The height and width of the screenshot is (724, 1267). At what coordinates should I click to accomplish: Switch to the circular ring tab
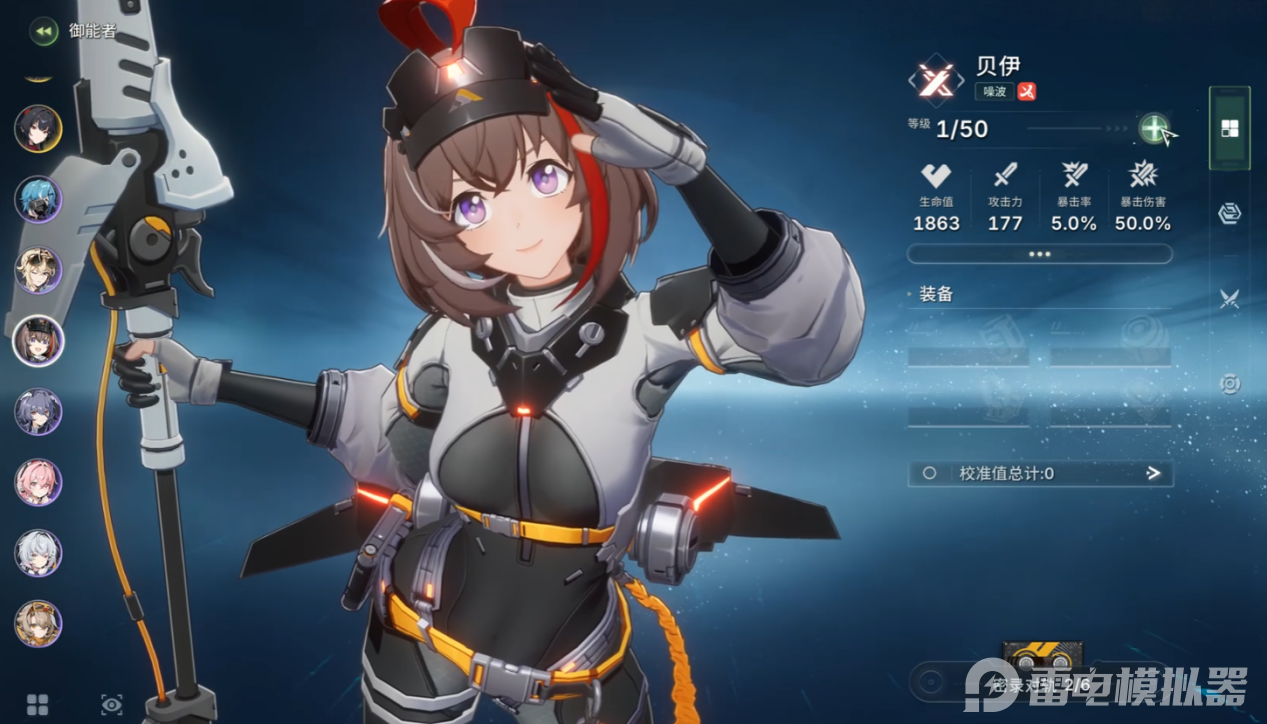1230,384
